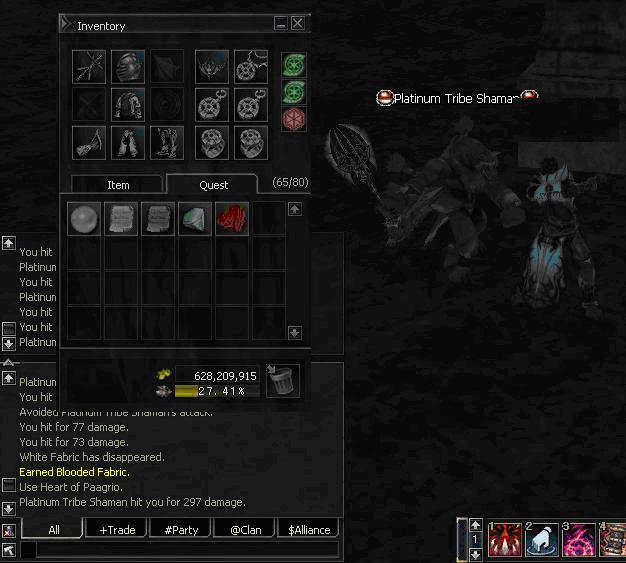The height and width of the screenshot is (563, 626).
Task: Select the Quest inventory tab
Action: click(213, 185)
